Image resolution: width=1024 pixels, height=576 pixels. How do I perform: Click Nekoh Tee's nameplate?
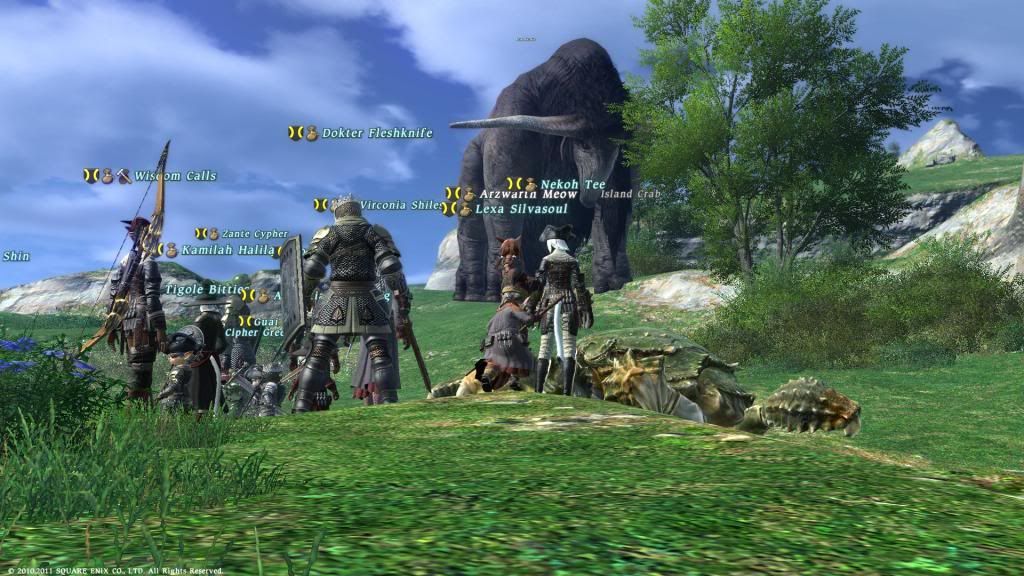(572, 184)
